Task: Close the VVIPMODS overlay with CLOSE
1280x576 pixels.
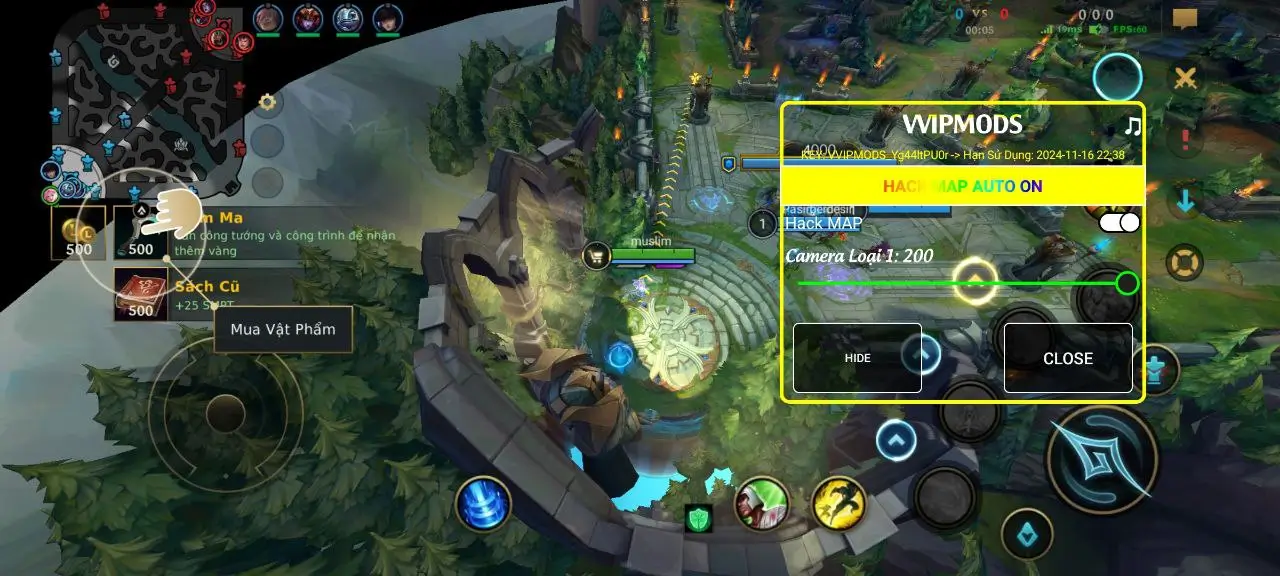Action: click(1068, 358)
